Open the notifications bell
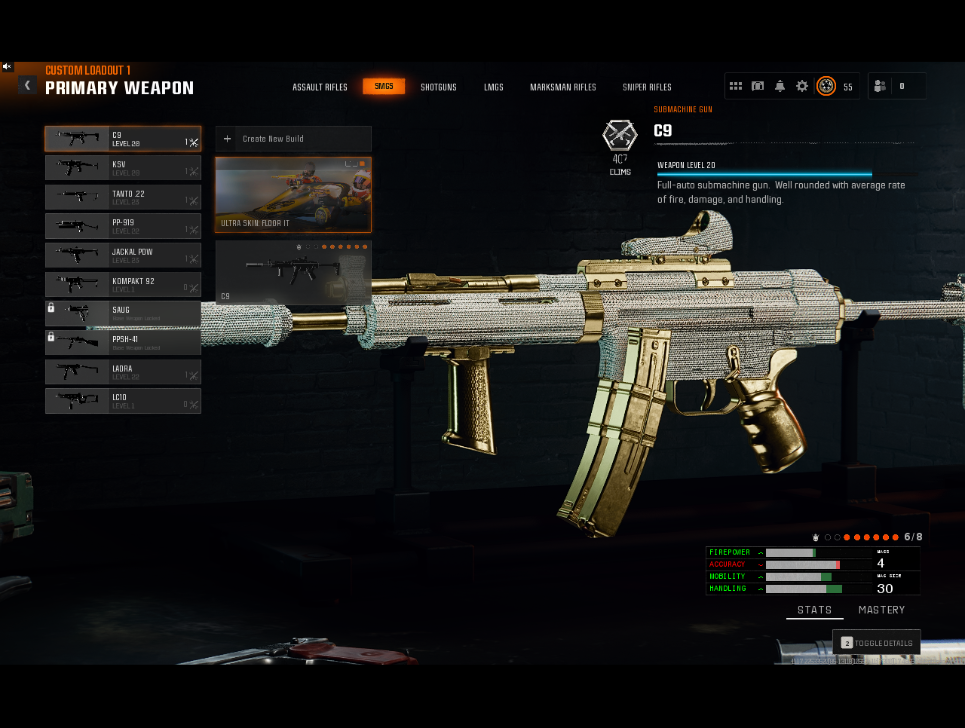 [x=780, y=86]
